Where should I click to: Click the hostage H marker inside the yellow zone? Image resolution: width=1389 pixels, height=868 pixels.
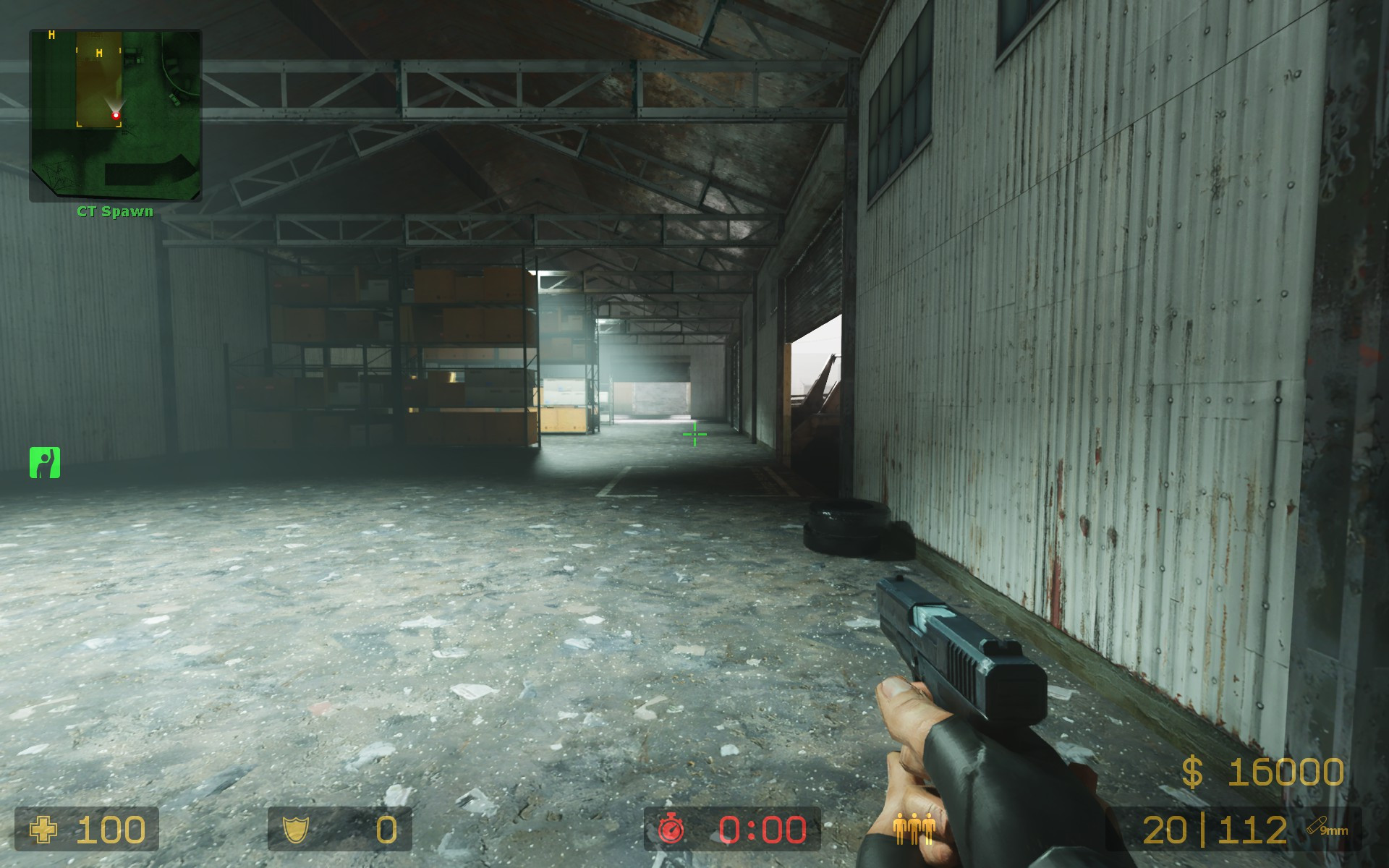[x=99, y=53]
